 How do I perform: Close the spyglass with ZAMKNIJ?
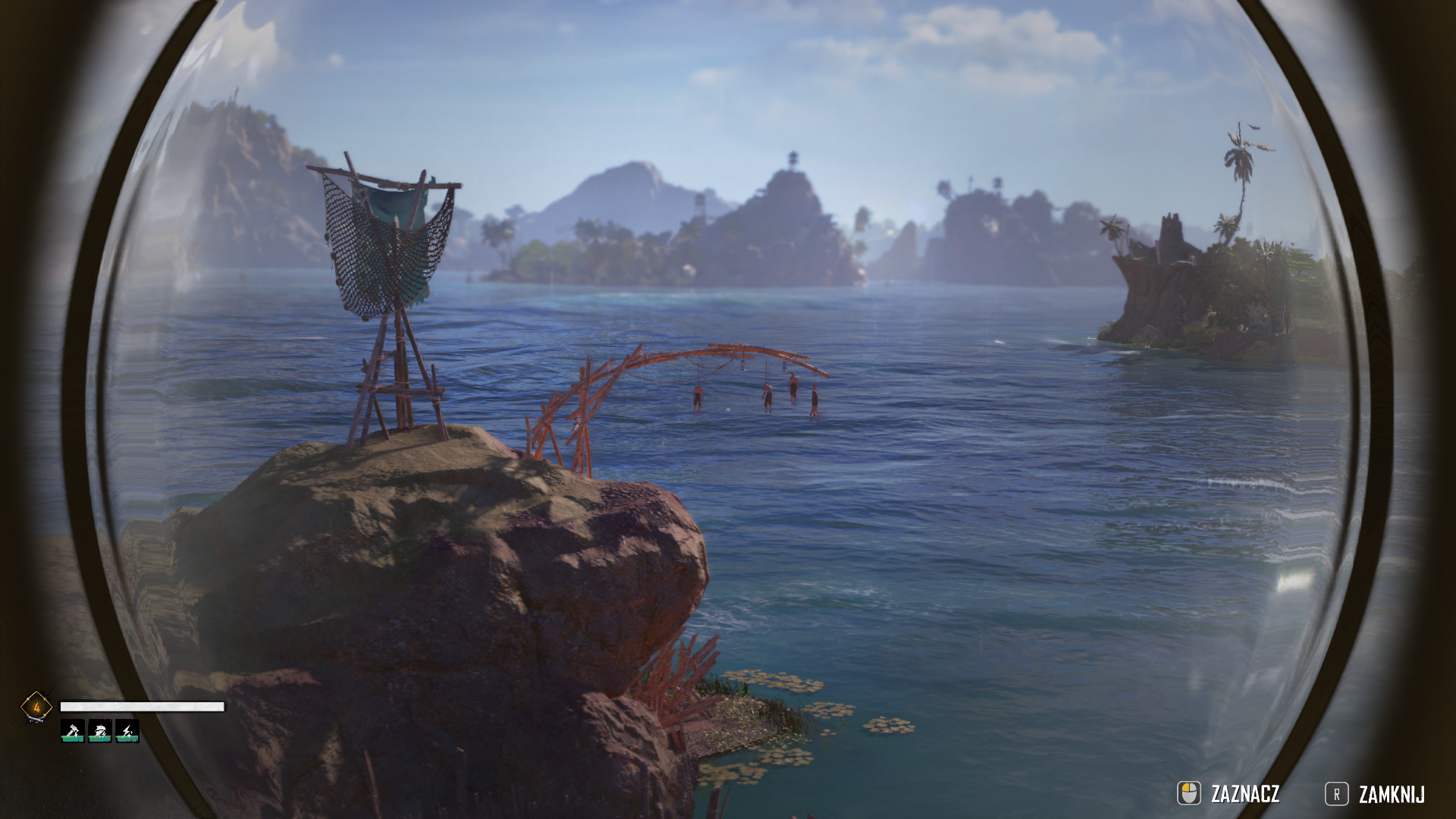1376,794
